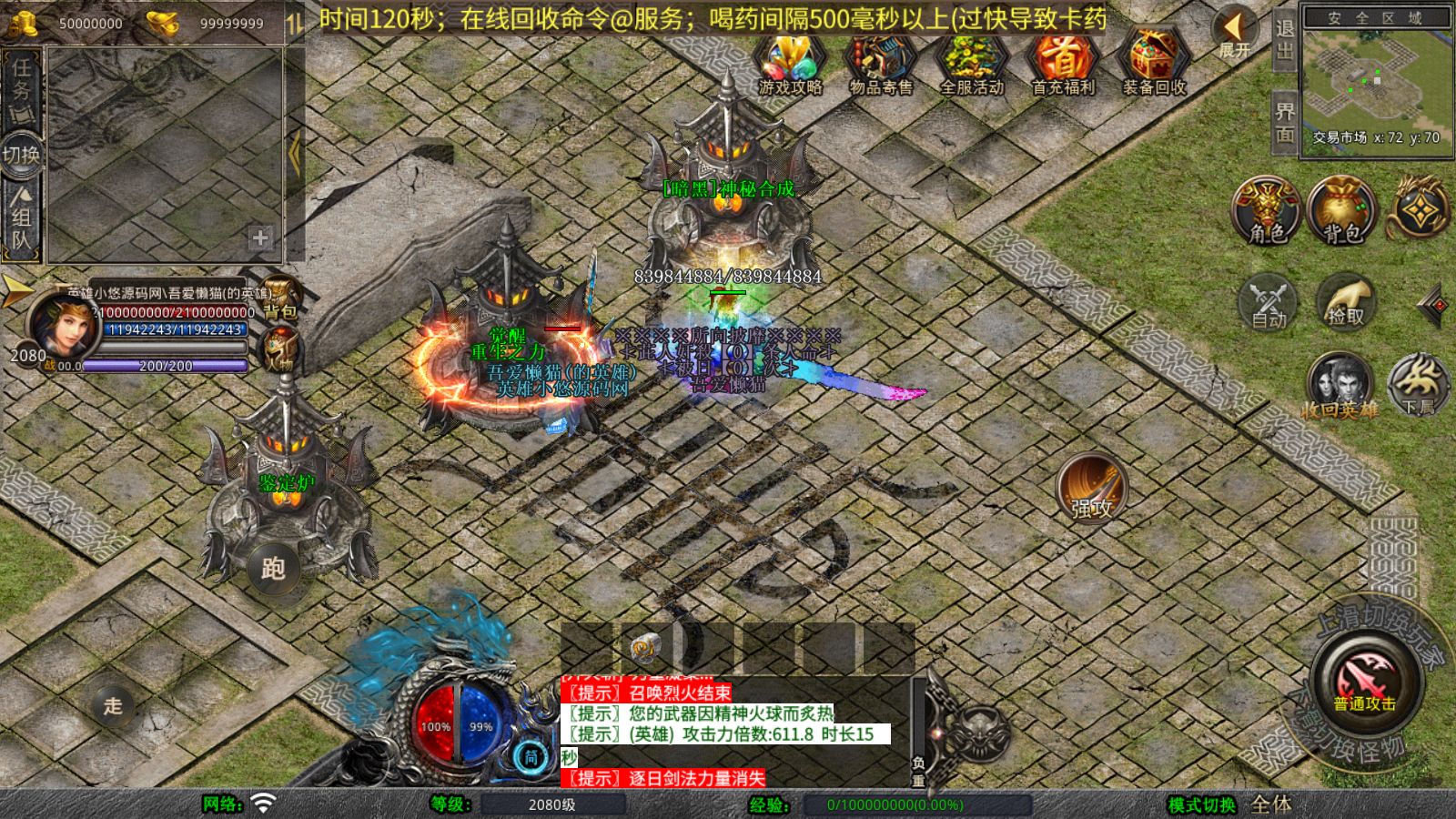The image size is (1456, 819).
Task: Activate the 强攻 strong attack skill
Action: [x=1091, y=489]
